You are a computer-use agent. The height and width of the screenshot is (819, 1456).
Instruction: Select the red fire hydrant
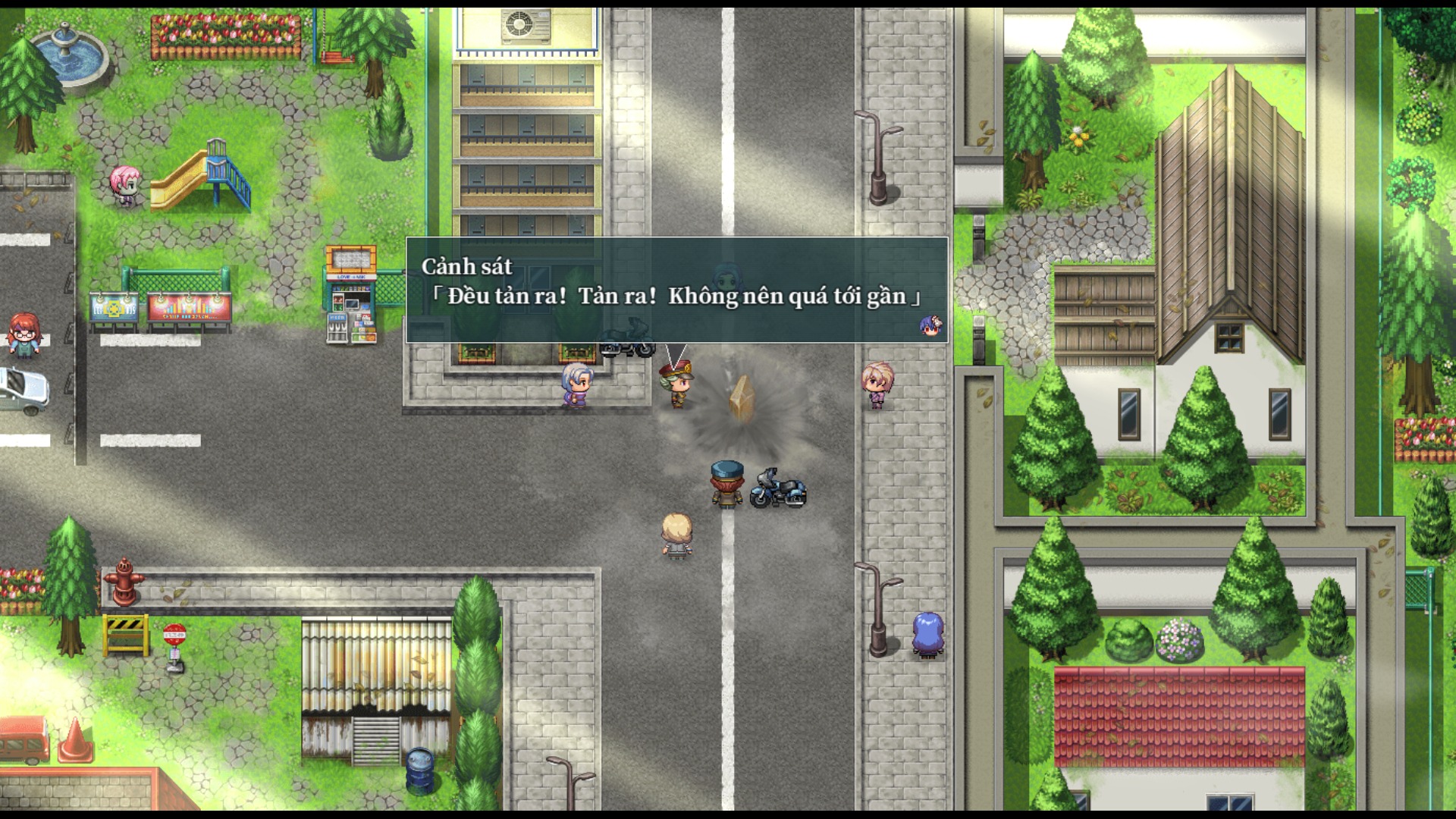pos(126,582)
